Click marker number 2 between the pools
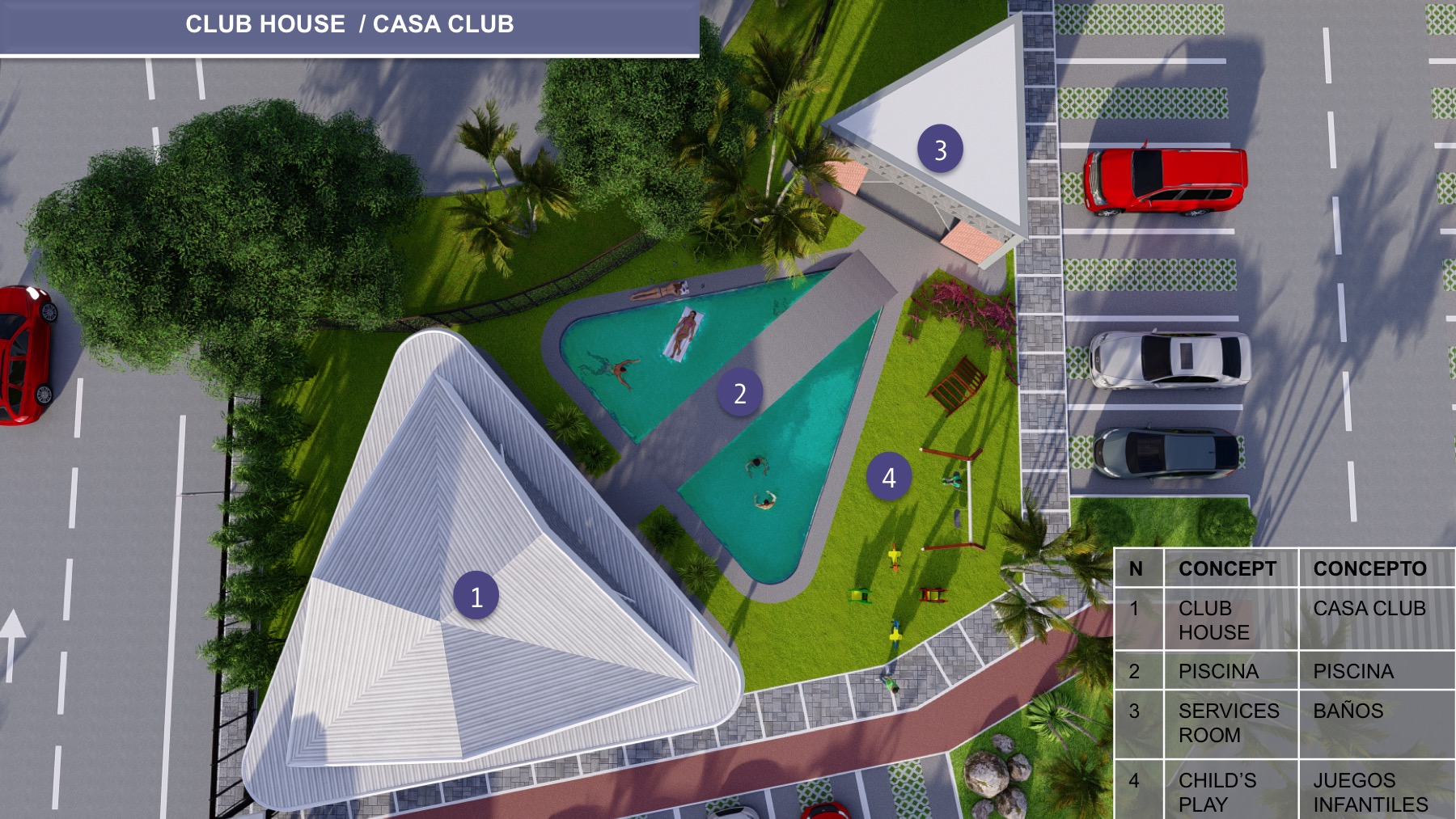Image resolution: width=1456 pixels, height=819 pixels. tap(739, 393)
